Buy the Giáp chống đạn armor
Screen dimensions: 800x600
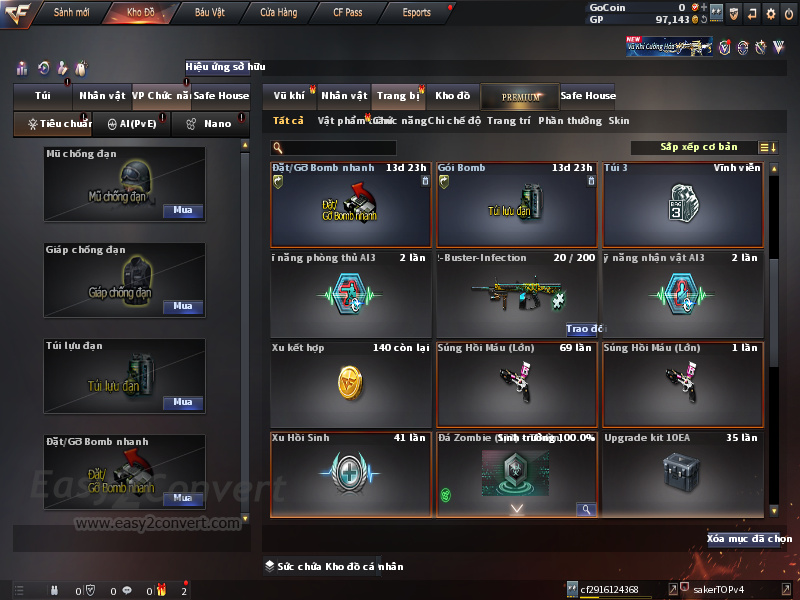[183, 306]
